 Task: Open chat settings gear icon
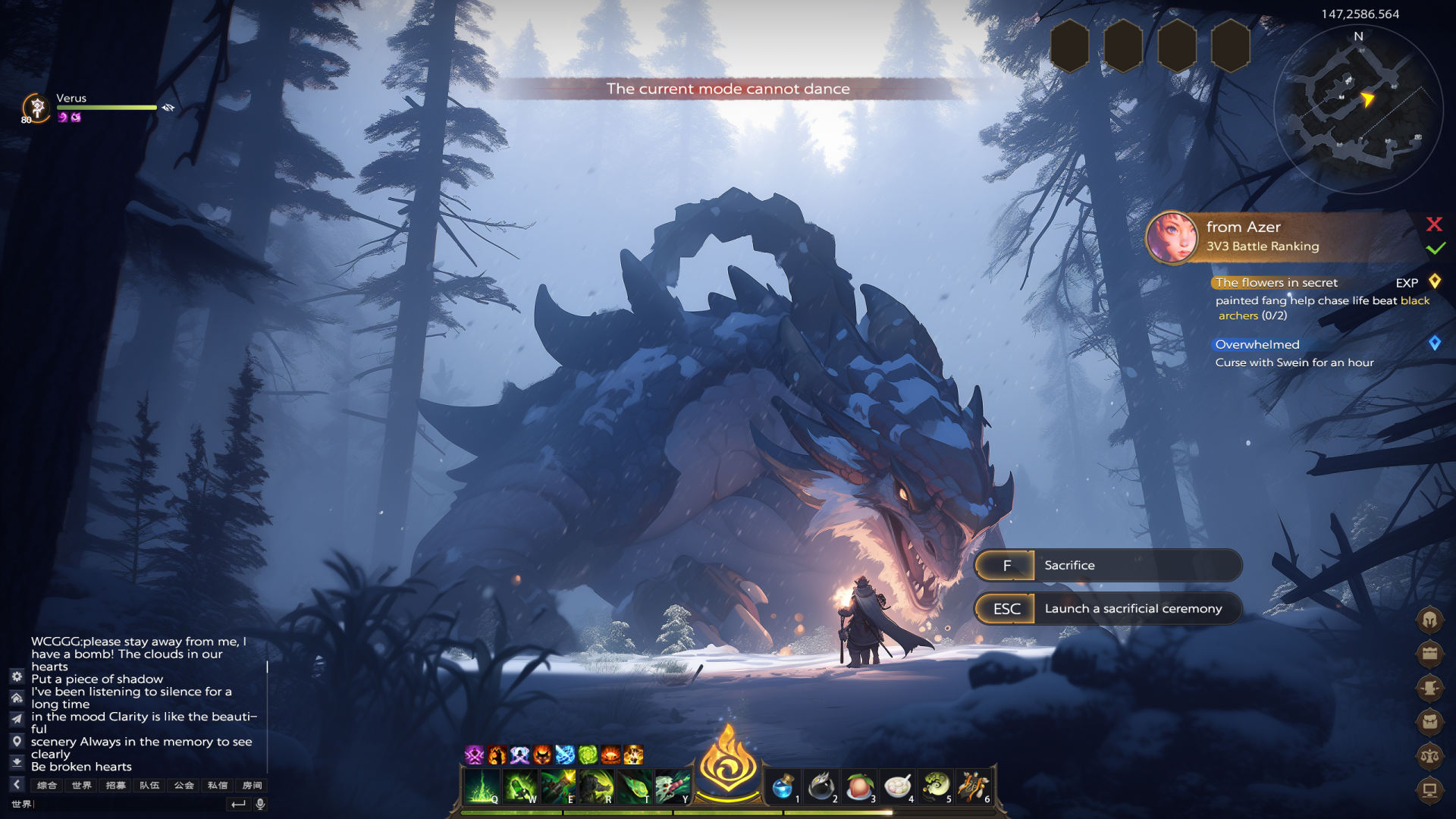click(17, 676)
